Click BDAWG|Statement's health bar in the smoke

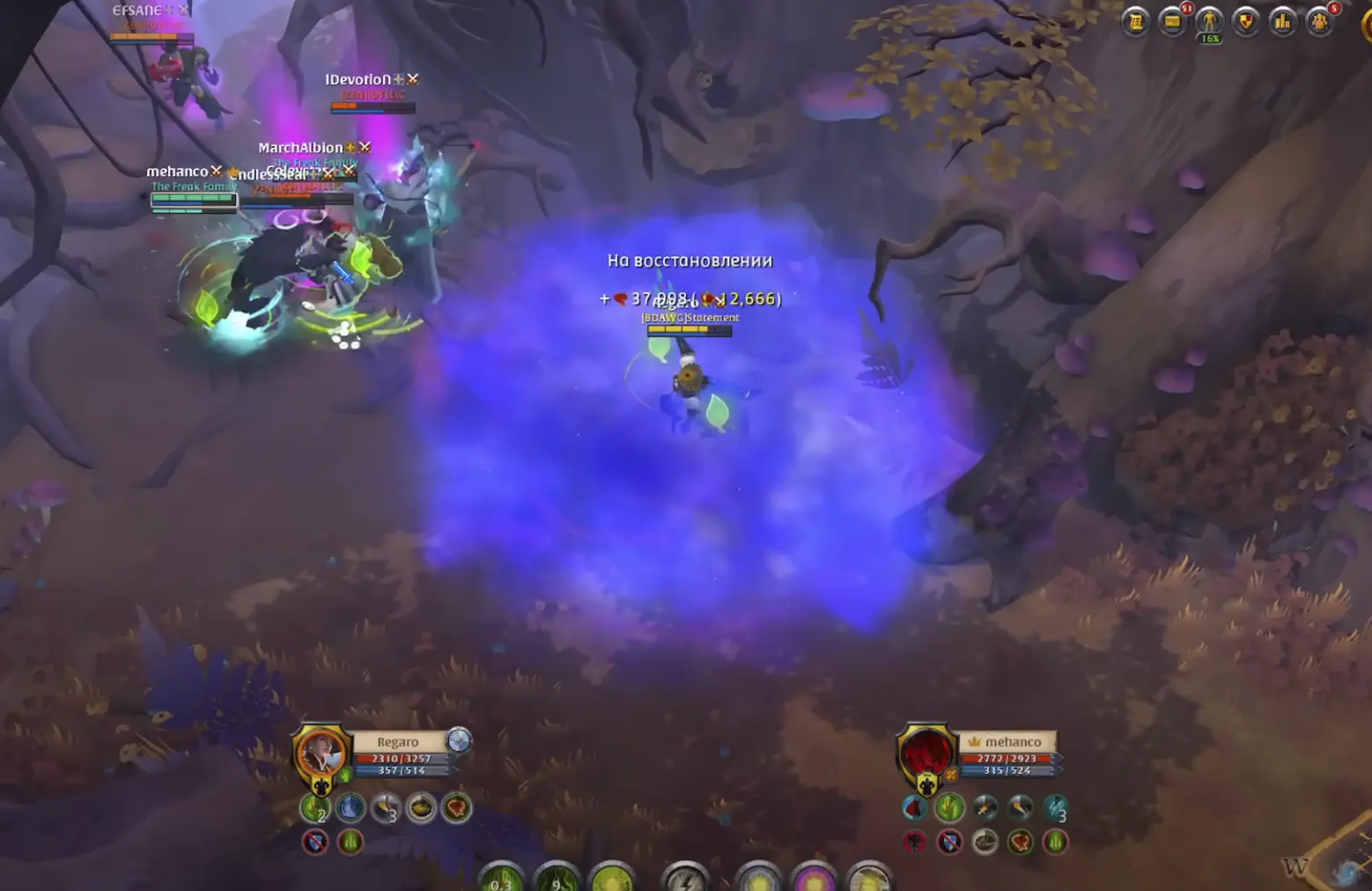(690, 330)
